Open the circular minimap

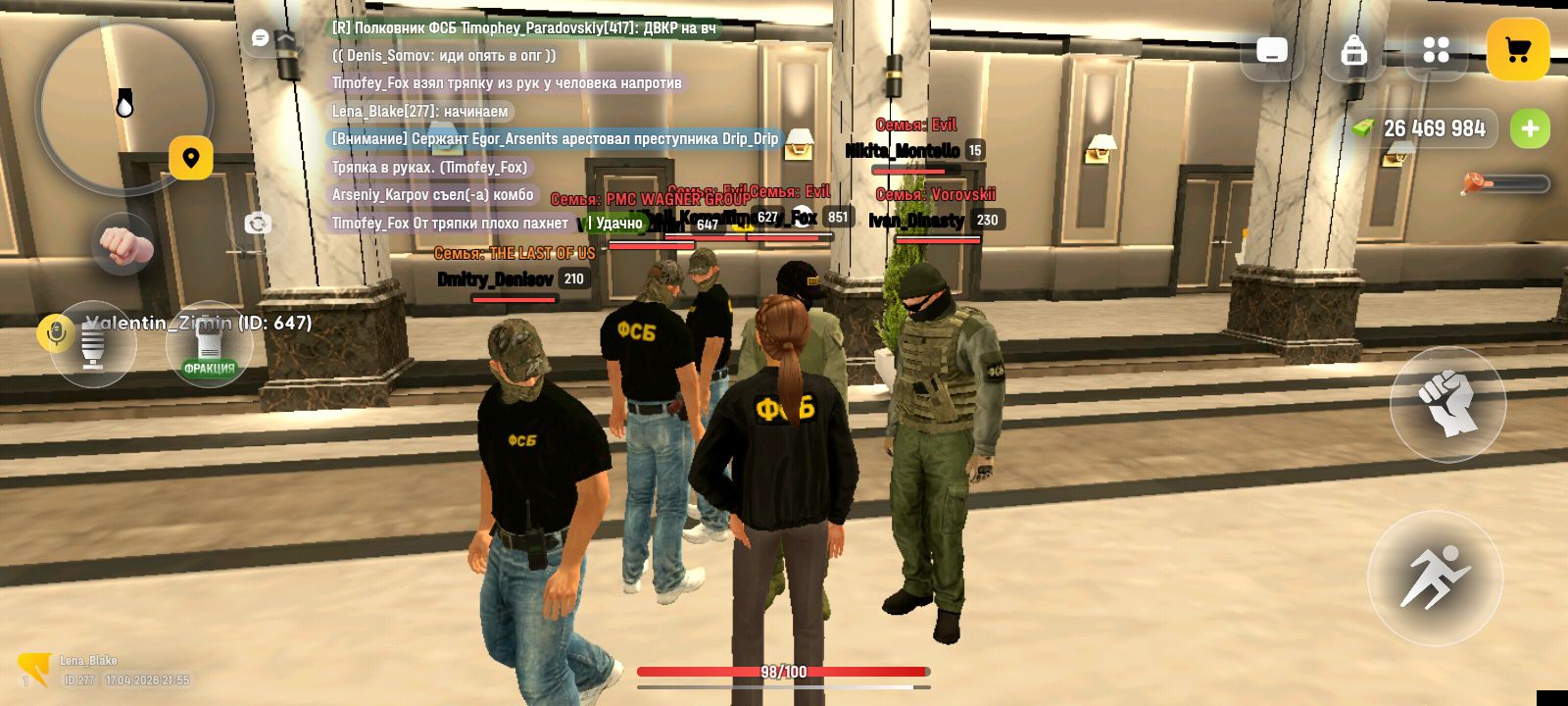124,105
